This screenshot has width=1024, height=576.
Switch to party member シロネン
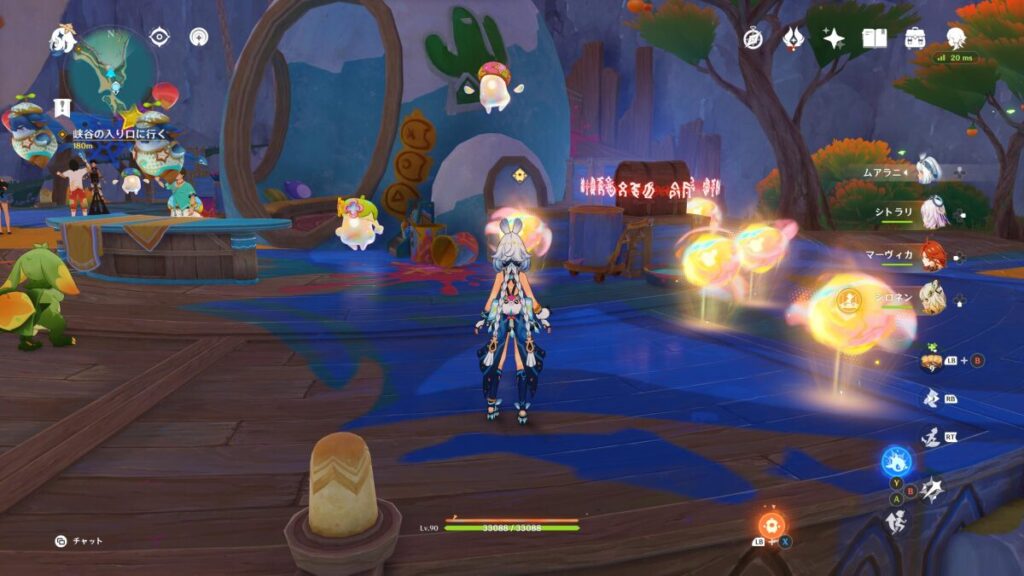pos(931,295)
